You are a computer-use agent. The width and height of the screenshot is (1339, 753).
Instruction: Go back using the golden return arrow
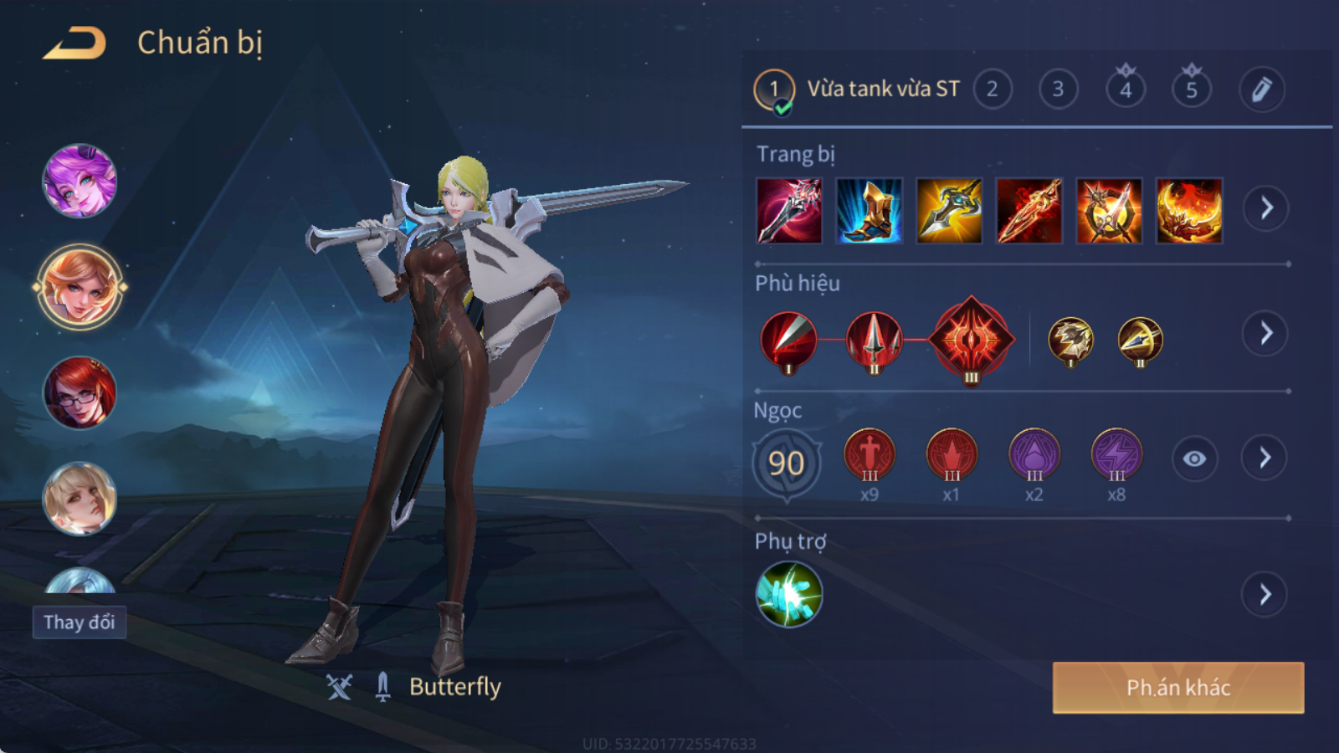[x=75, y=43]
